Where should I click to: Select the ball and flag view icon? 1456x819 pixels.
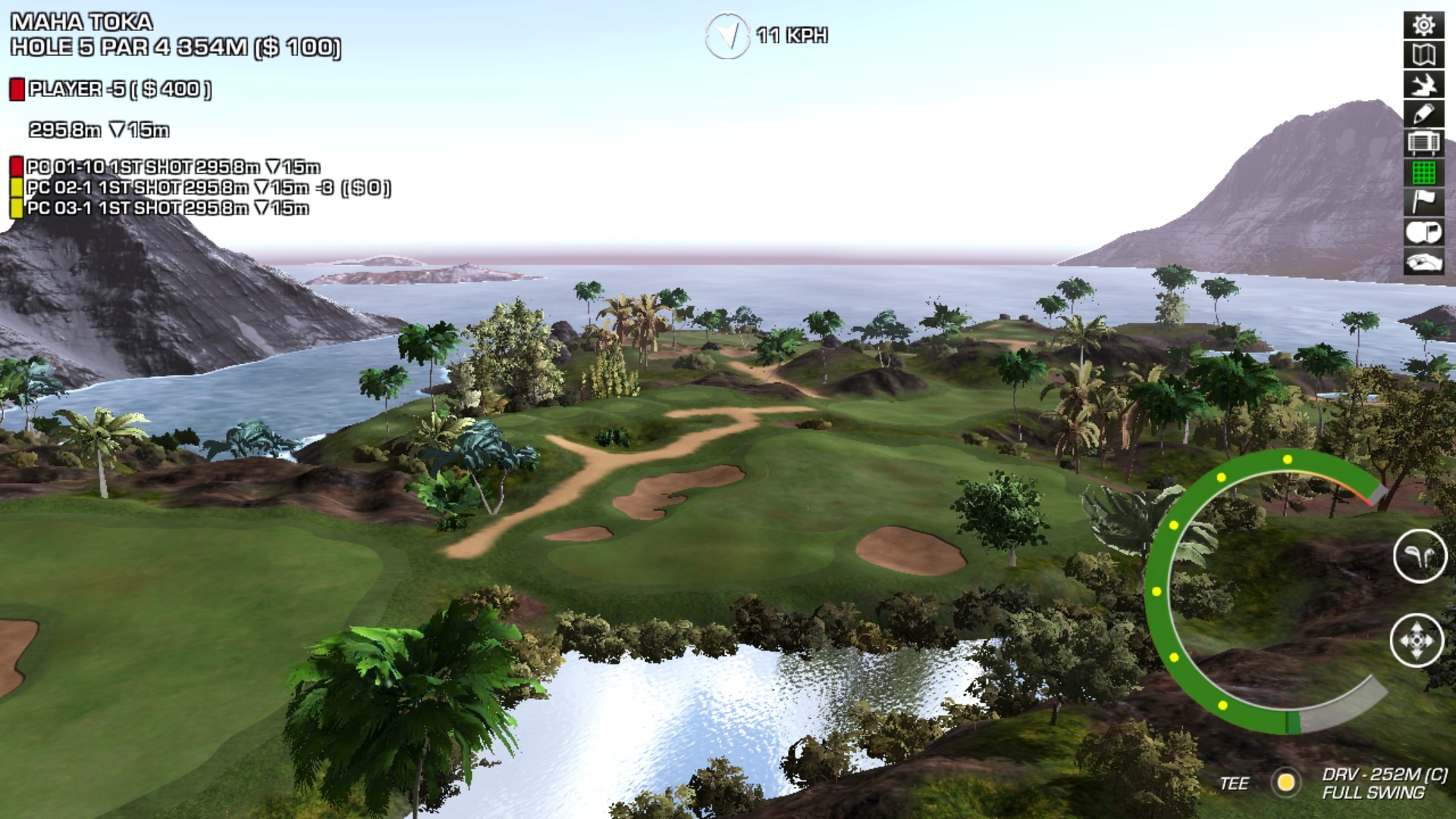point(1423,232)
